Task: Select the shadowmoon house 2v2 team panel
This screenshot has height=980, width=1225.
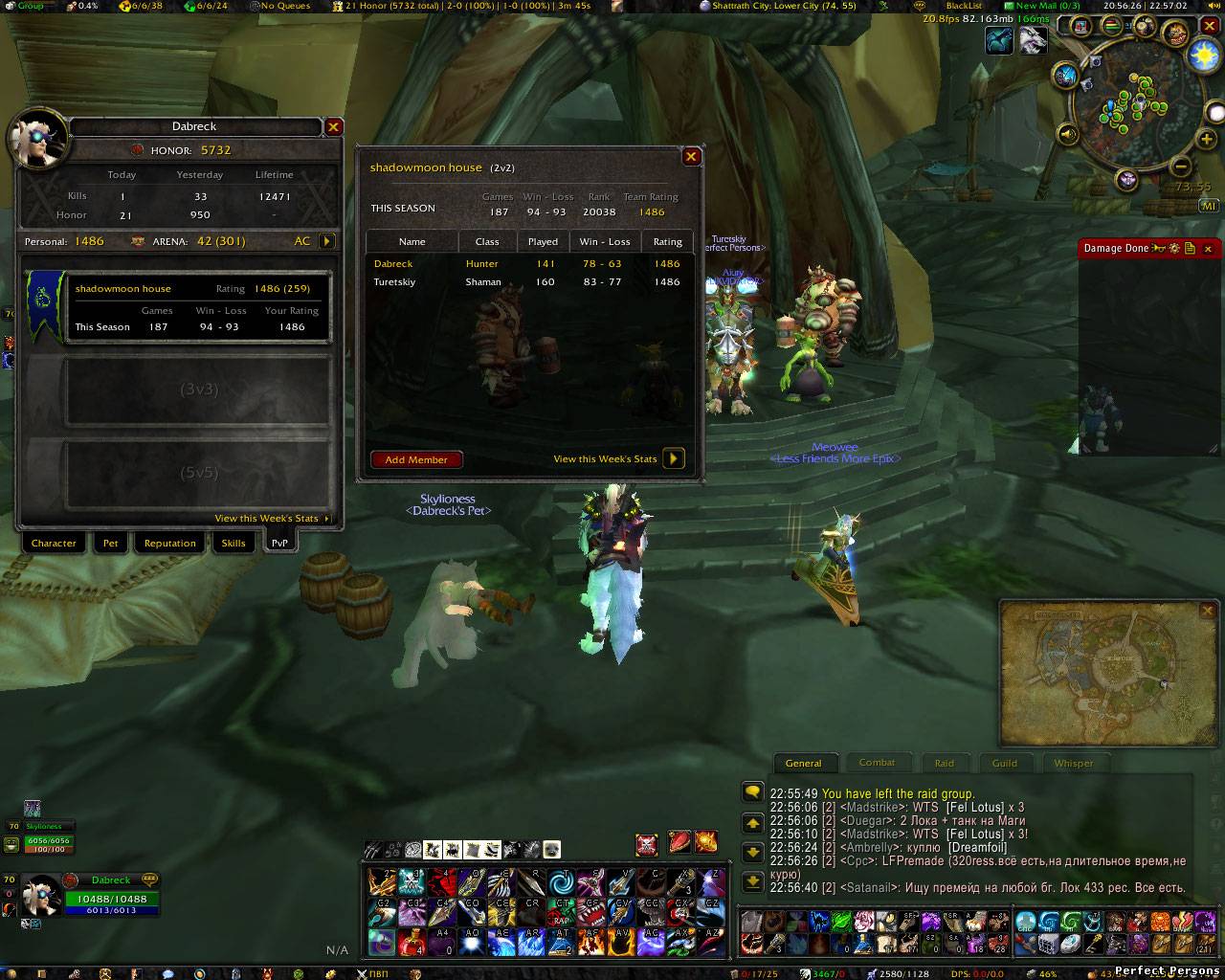Action: (178, 307)
